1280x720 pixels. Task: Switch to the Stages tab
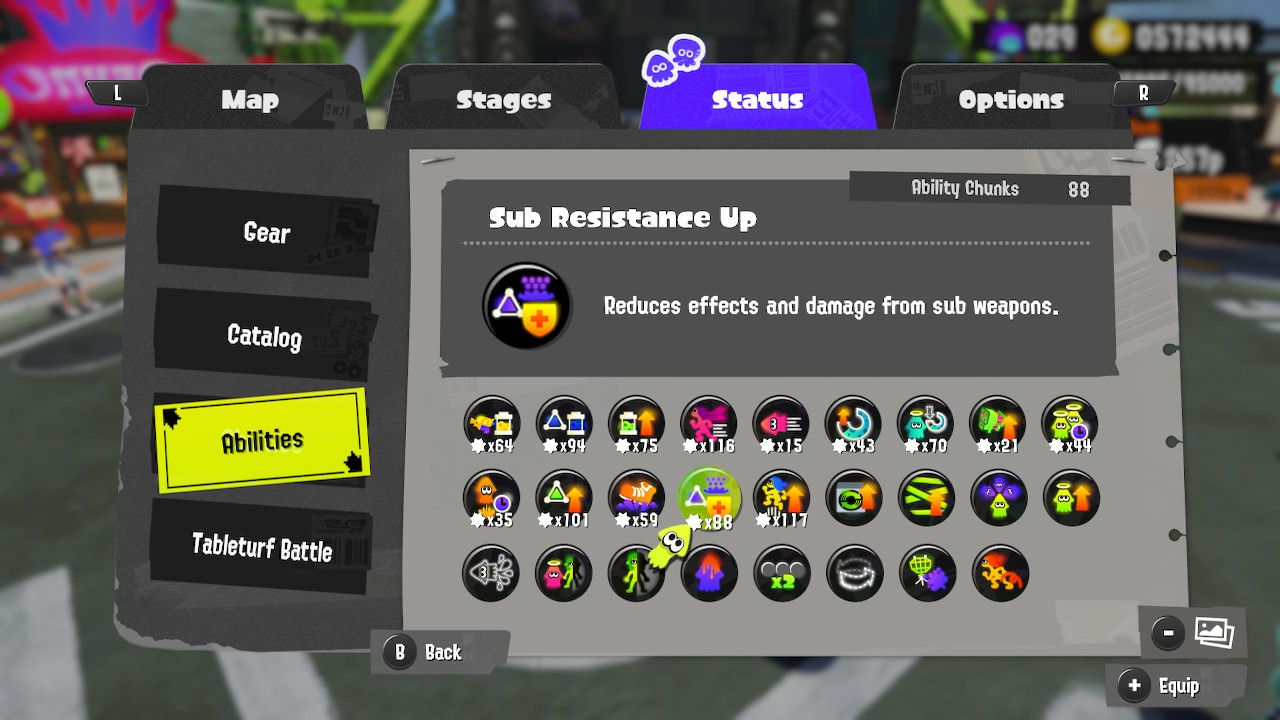click(503, 100)
